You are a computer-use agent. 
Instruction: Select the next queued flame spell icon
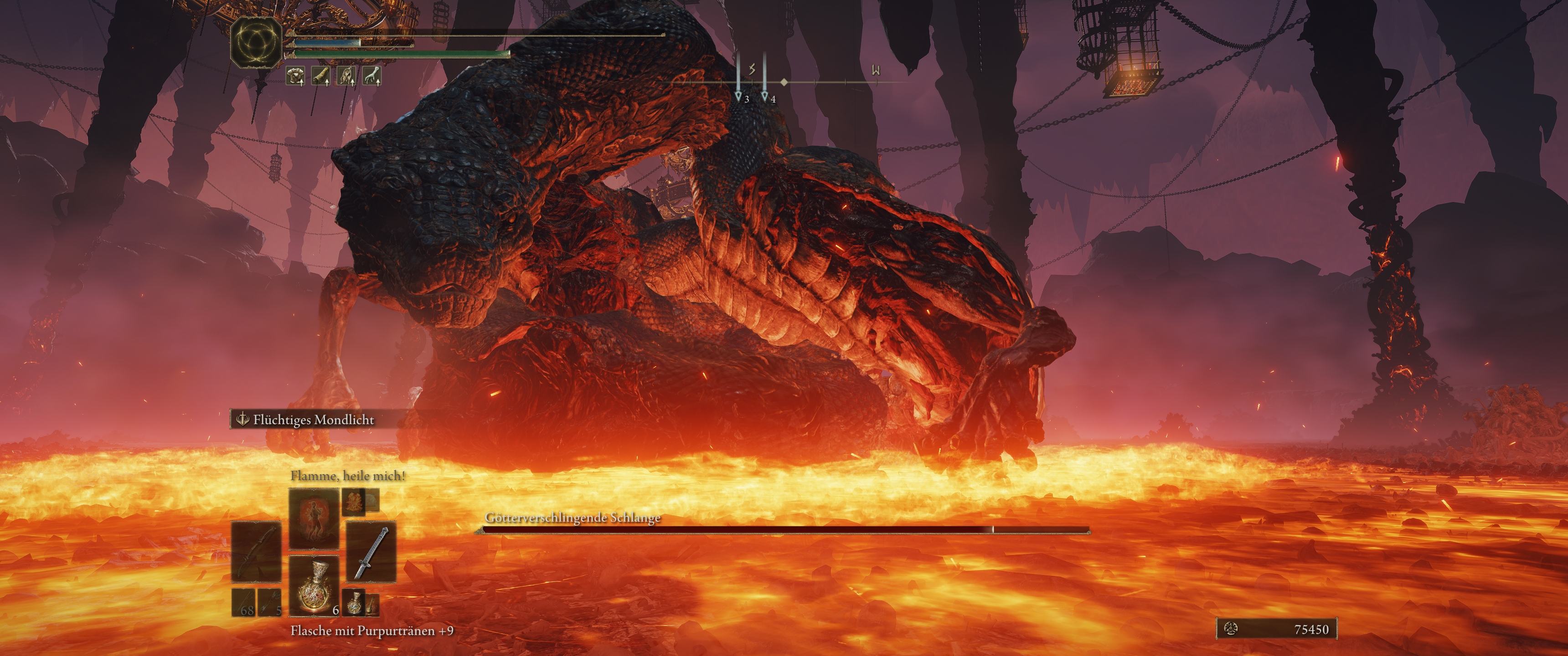(x=354, y=502)
